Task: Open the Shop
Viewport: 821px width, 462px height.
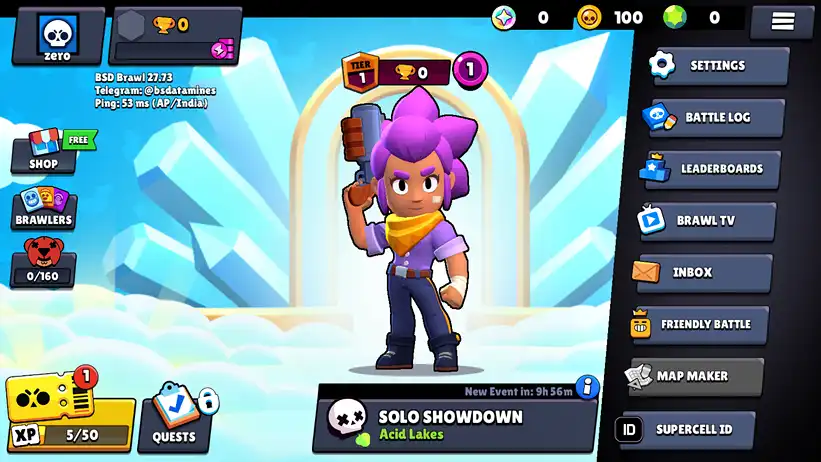Action: [44, 154]
